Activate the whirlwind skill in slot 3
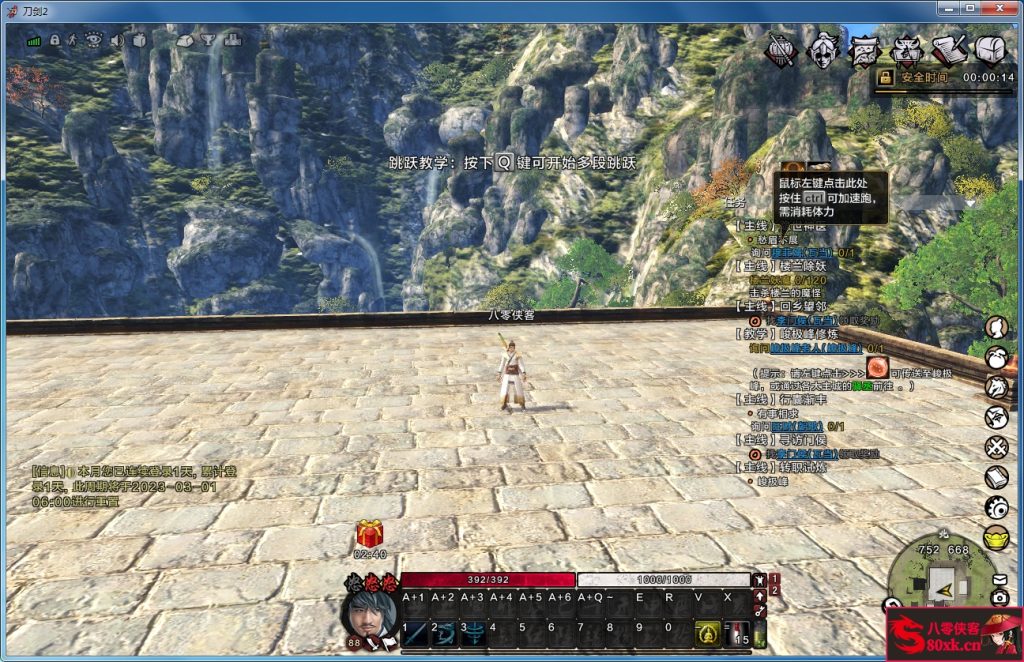 pos(473,632)
